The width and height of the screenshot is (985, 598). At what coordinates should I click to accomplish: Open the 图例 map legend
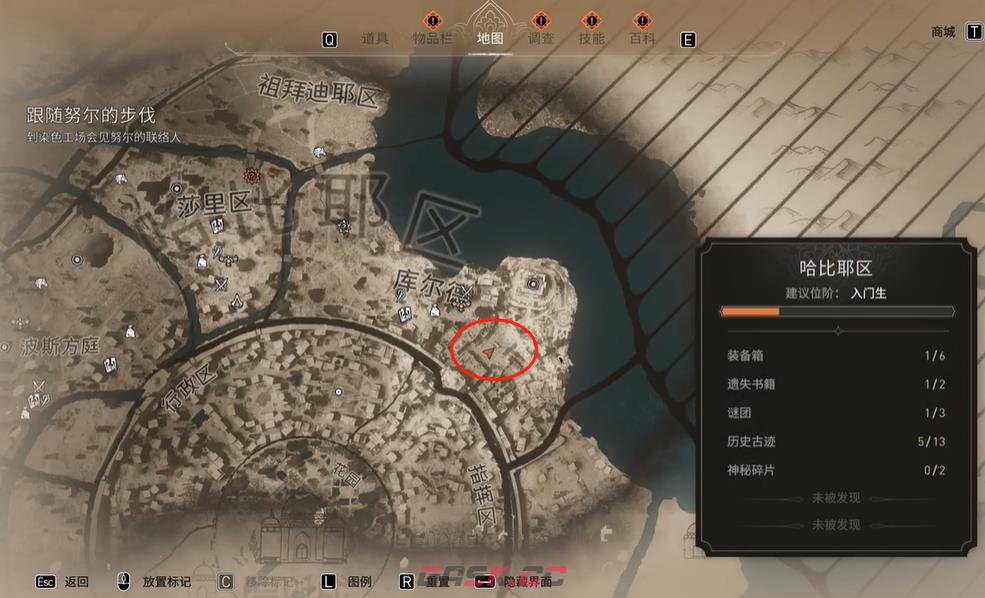[359, 581]
